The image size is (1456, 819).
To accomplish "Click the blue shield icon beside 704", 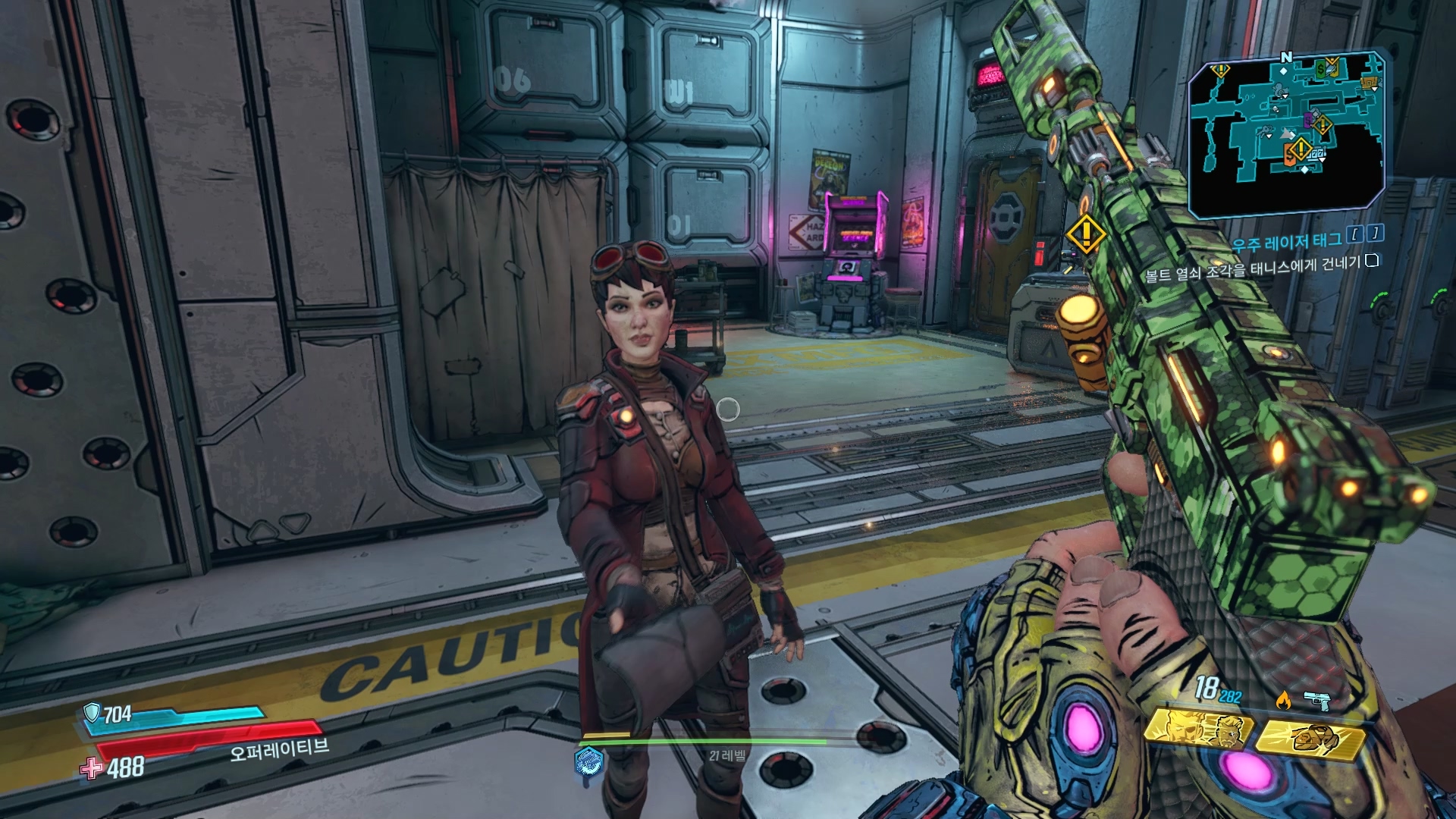I will tap(92, 712).
